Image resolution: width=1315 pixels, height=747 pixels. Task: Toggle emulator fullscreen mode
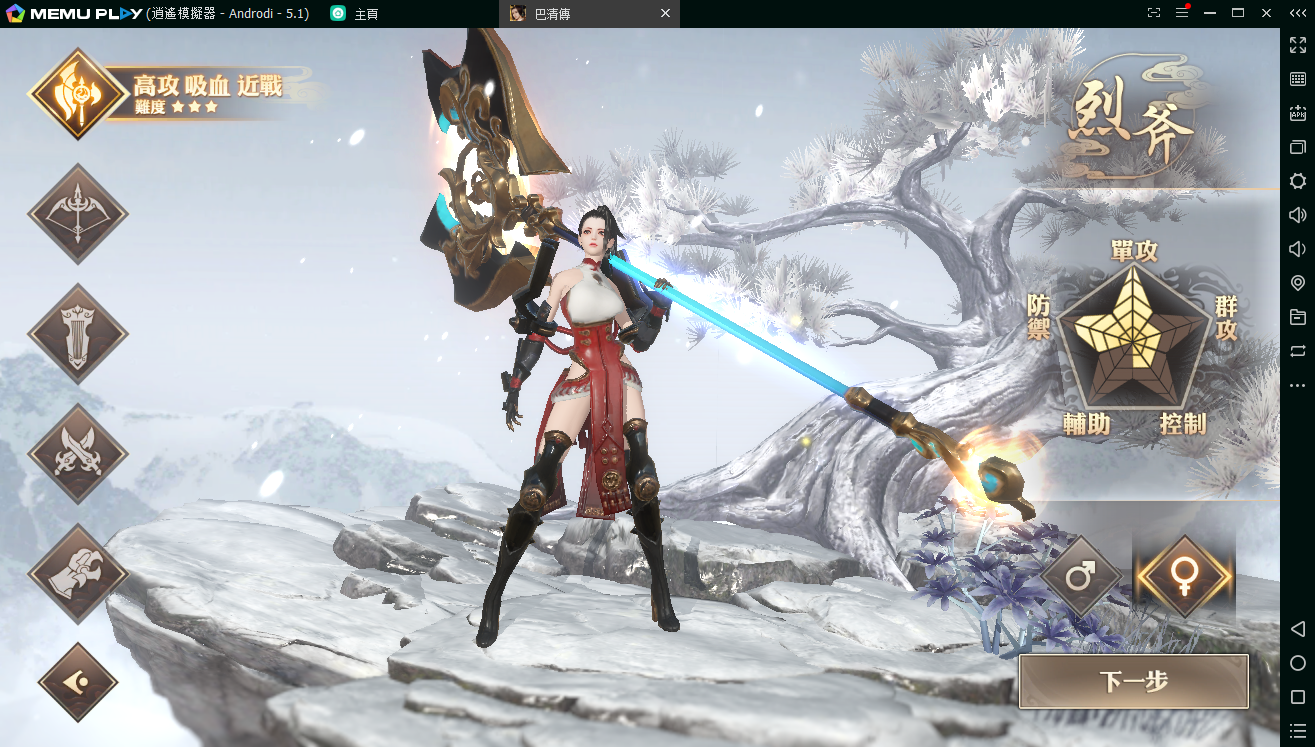click(x=1297, y=45)
